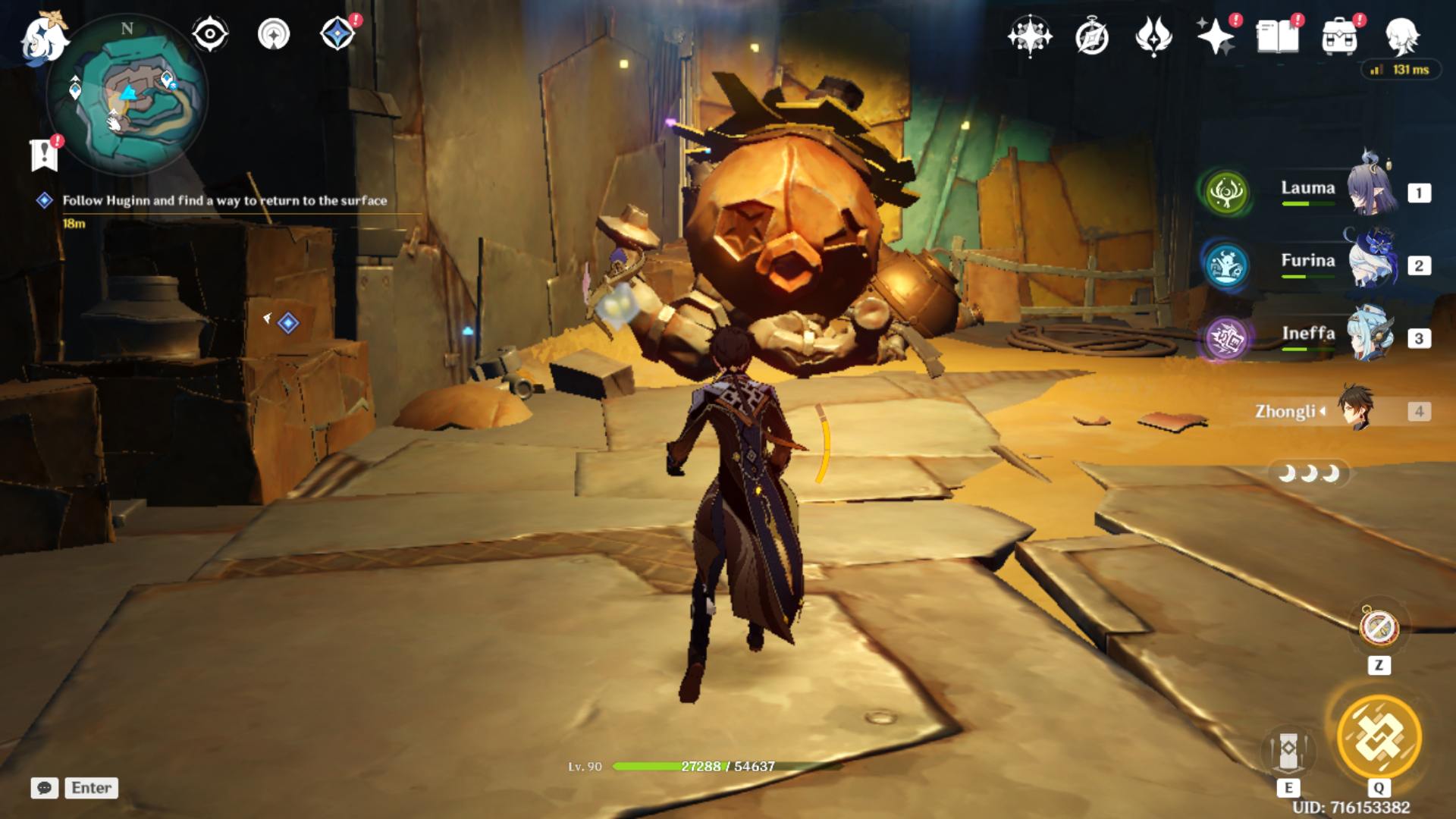
Task: Use Zhongli's elemental skill
Action: [x=1288, y=751]
